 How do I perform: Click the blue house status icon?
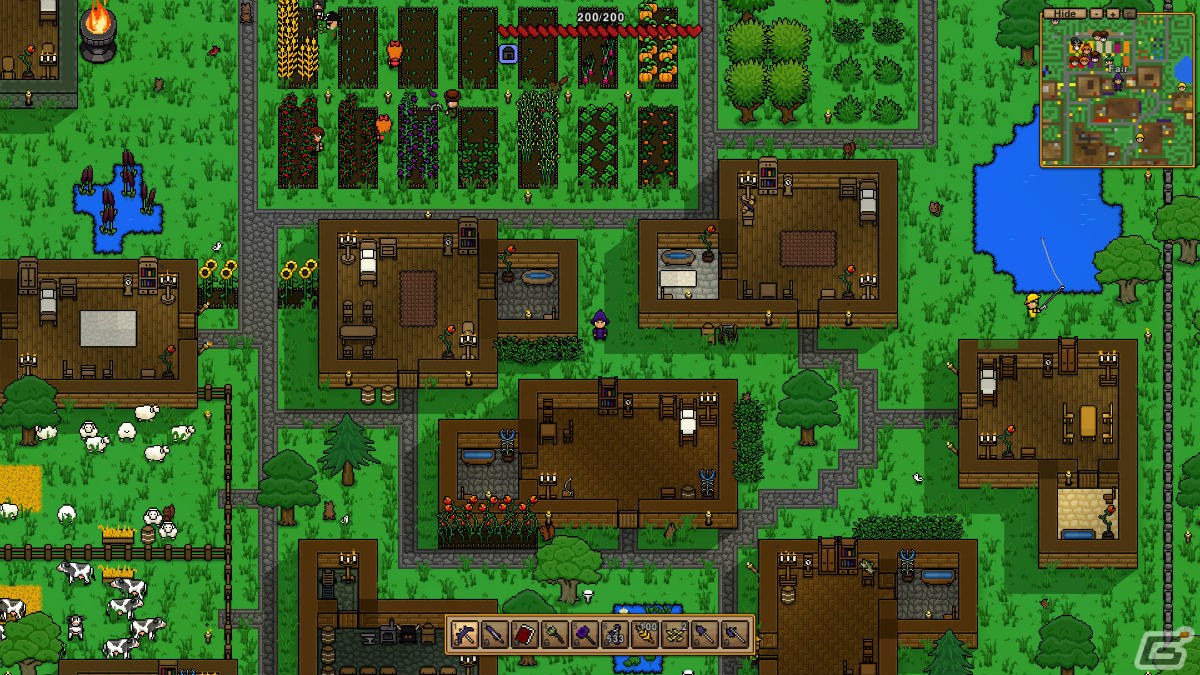pos(508,53)
